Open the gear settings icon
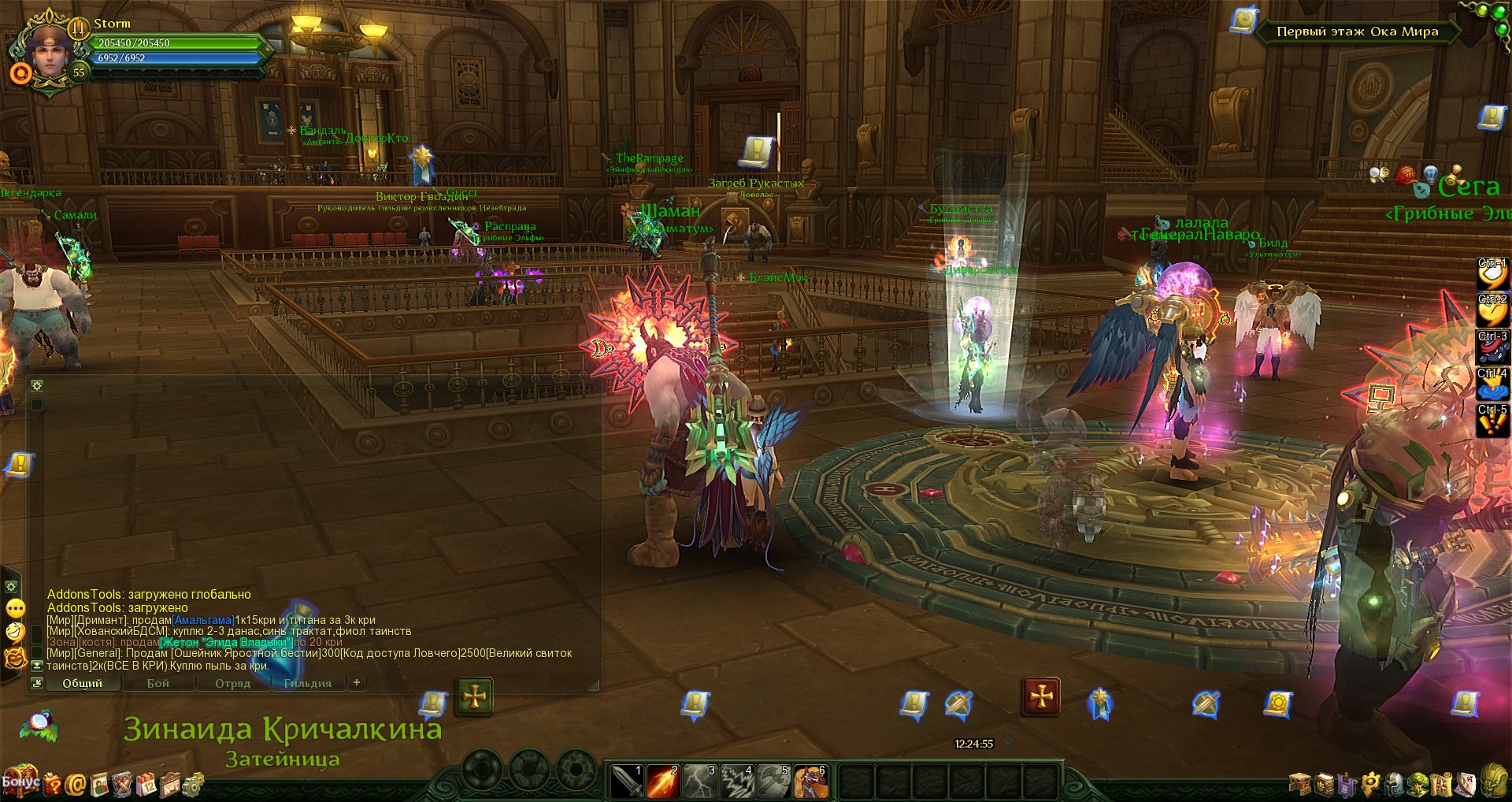1512x802 pixels. pos(193,784)
